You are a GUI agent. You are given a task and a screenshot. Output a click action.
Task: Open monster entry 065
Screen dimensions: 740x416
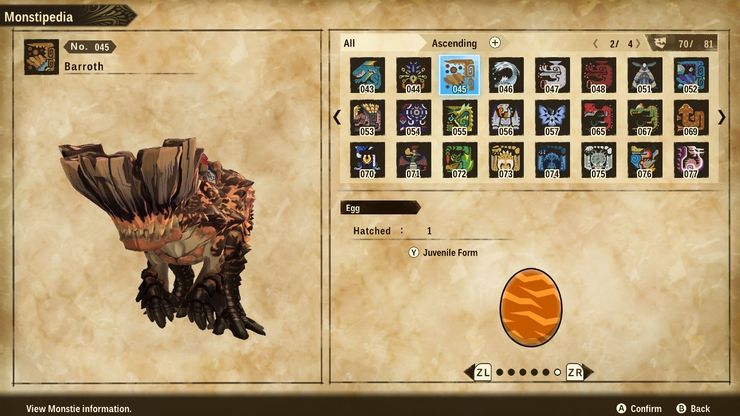pos(598,117)
